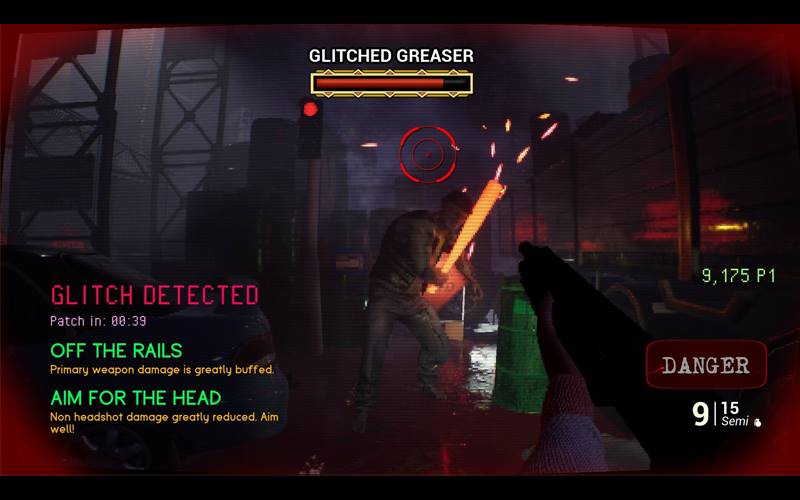Click the Glitch Detected header
The image size is (800, 500).
coord(154,295)
